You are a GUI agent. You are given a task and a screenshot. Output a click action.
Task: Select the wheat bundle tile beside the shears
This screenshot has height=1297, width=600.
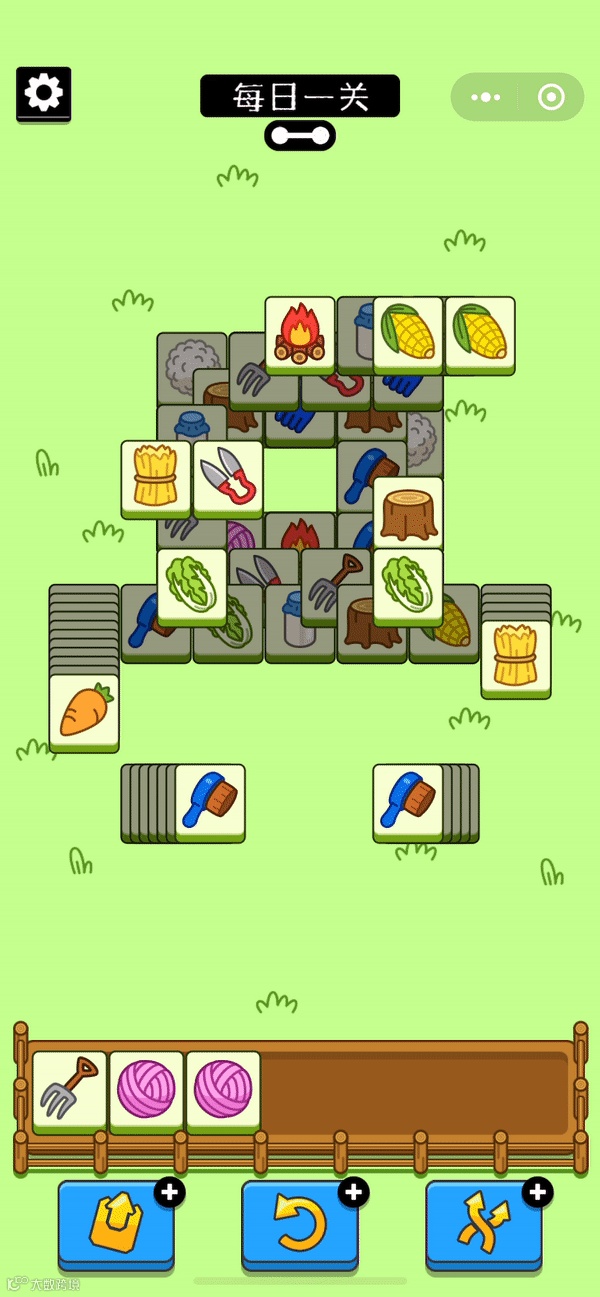[156, 477]
